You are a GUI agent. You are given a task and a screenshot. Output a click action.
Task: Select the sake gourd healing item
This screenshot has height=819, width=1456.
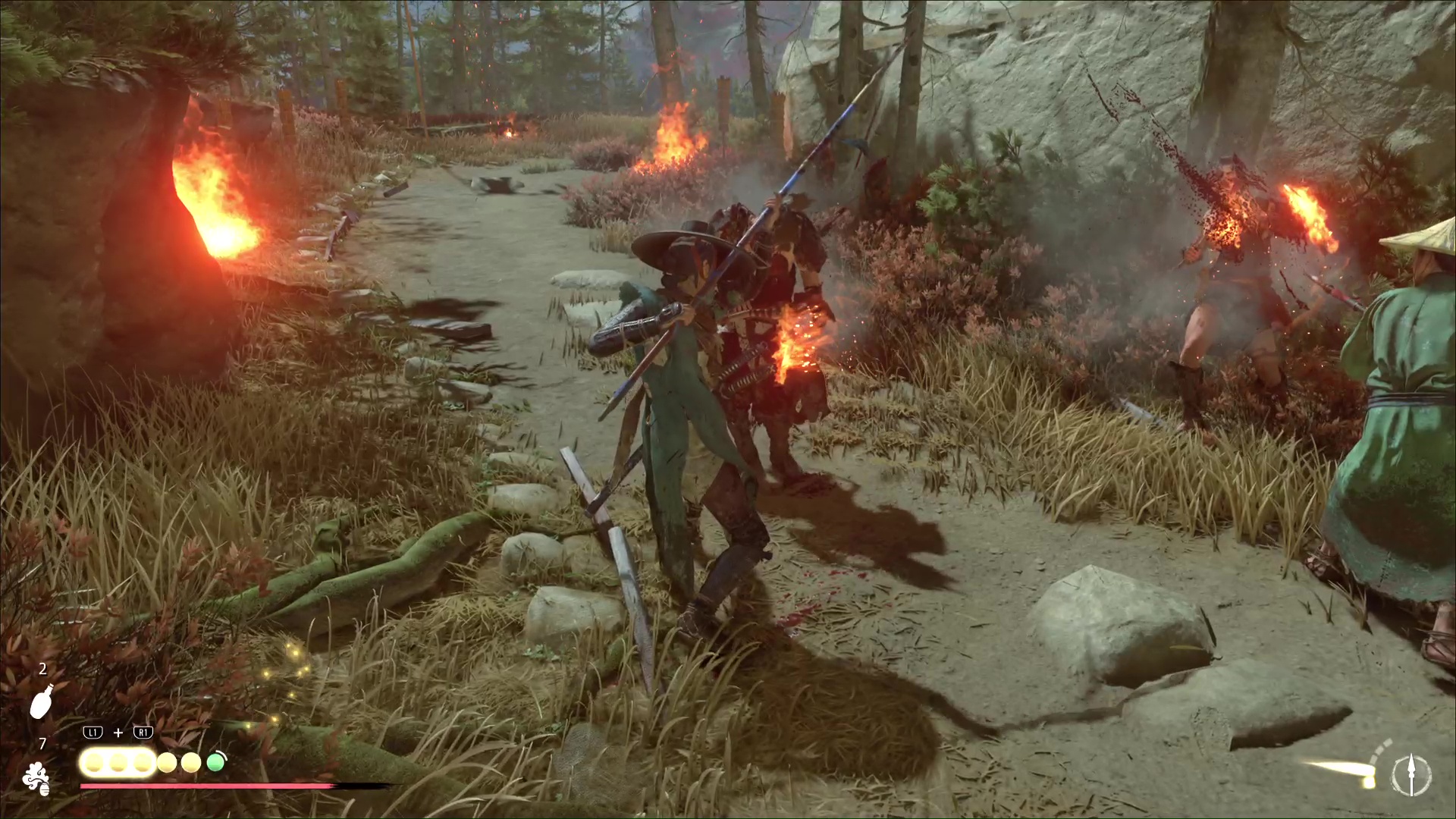(x=42, y=701)
